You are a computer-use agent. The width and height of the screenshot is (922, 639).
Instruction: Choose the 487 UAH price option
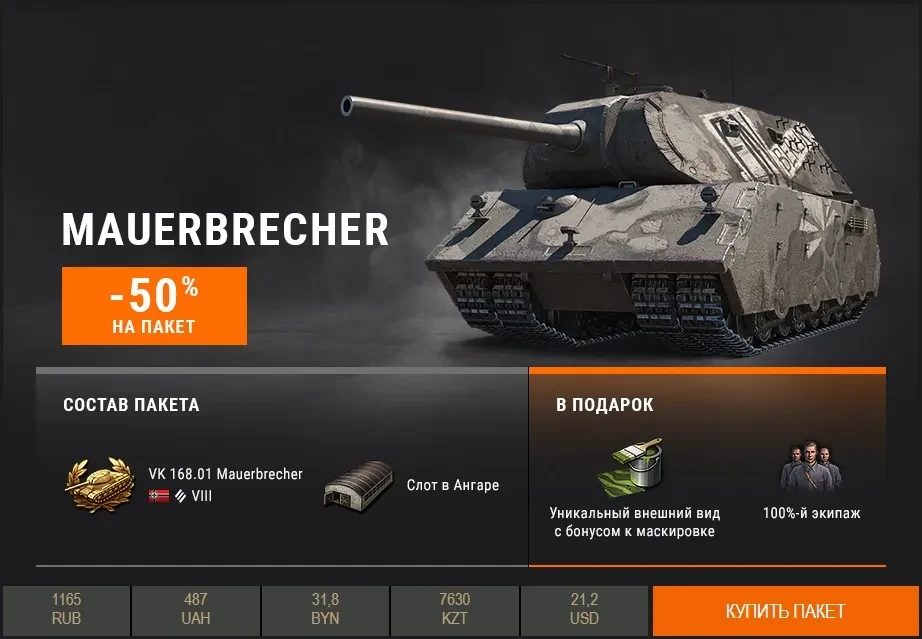point(196,610)
